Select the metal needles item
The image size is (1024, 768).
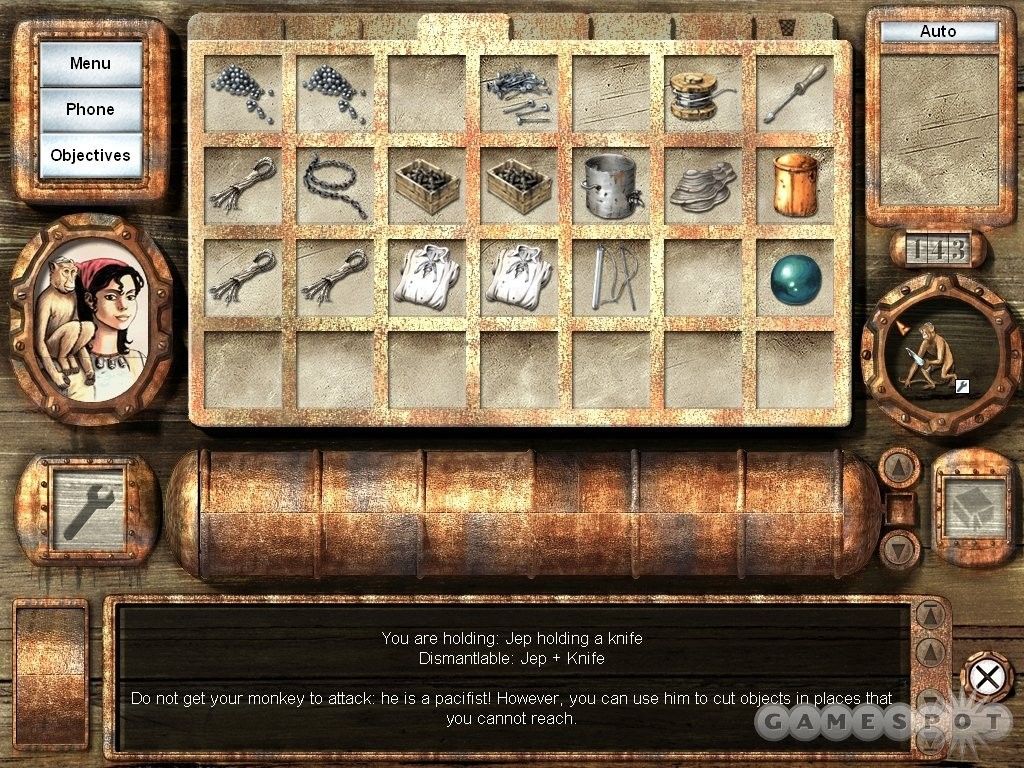pyautogui.click(x=609, y=277)
